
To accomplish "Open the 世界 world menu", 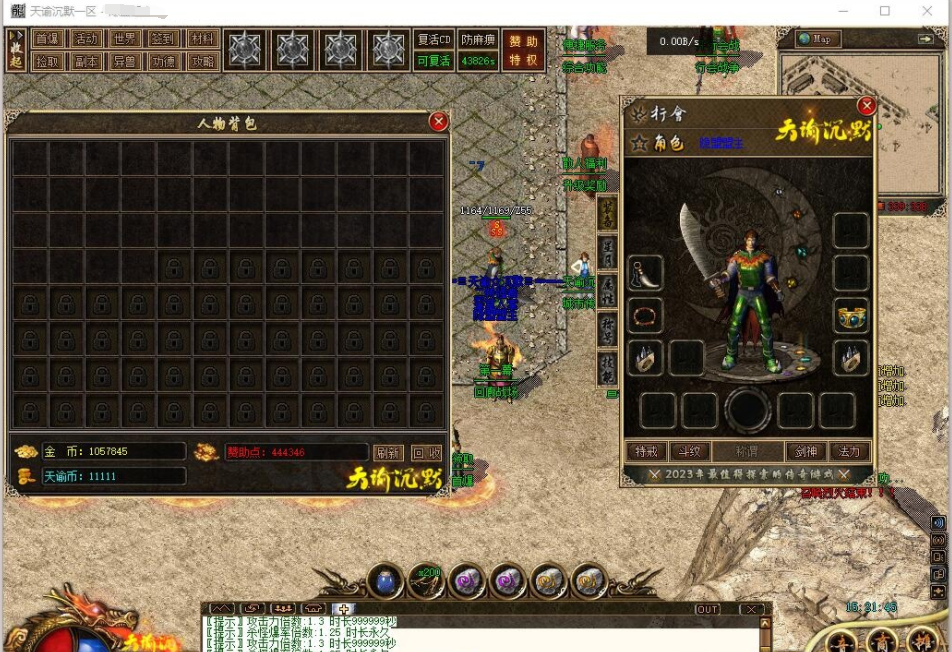I will point(124,39).
